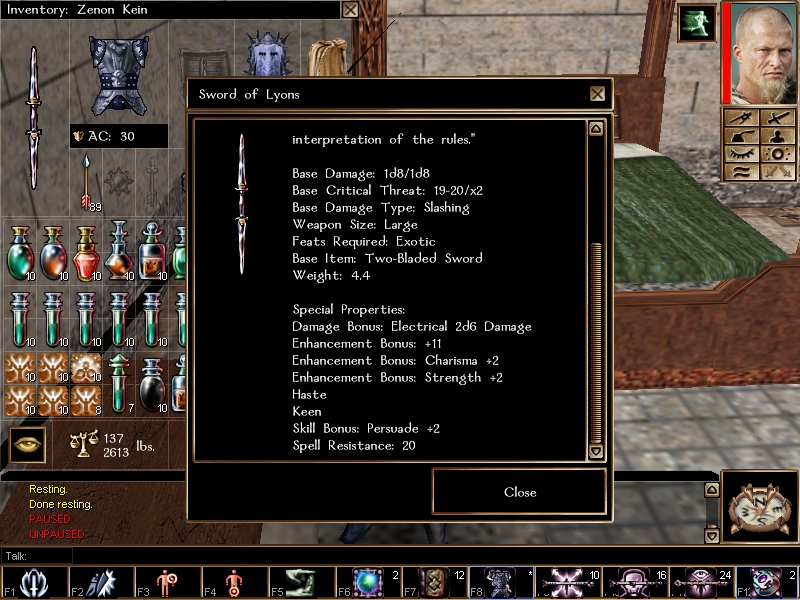Click the X on the Sword of Lyons window
Screen dimensions: 800x600
tap(597, 94)
